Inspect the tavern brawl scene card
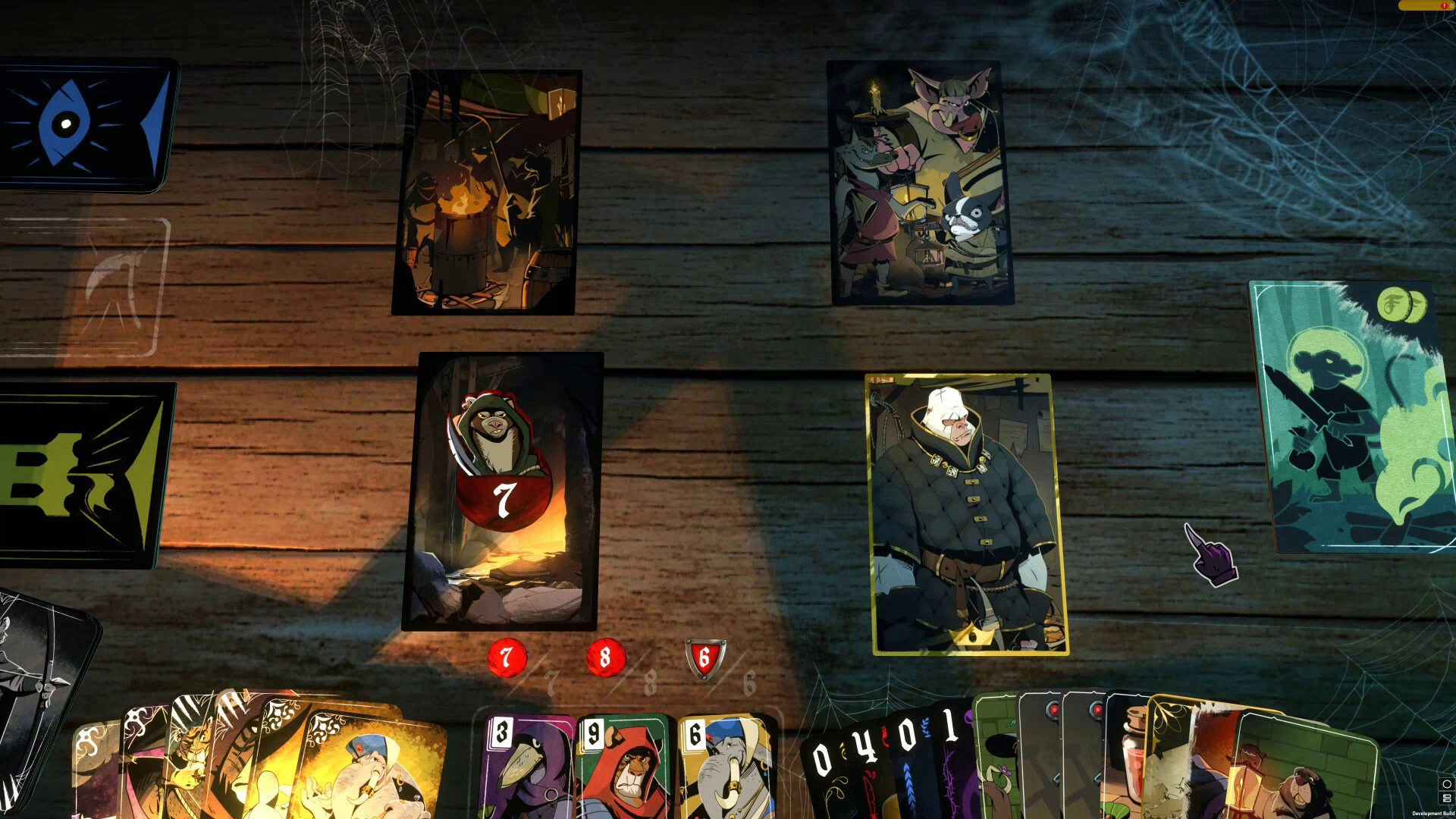1456x819 pixels. (921, 184)
